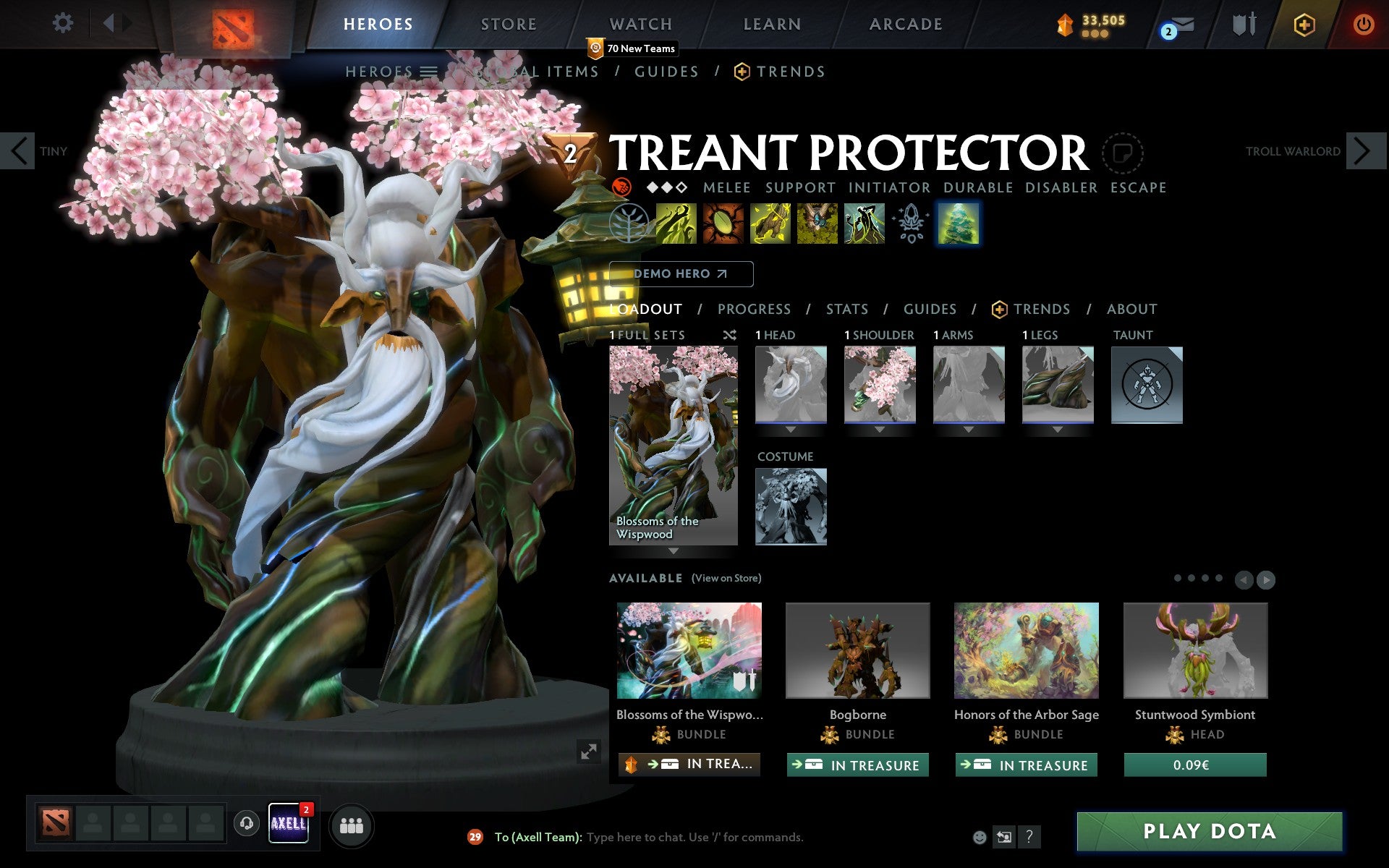Open the Dota 2 settings gear
The height and width of the screenshot is (868, 1389).
pyautogui.click(x=64, y=23)
